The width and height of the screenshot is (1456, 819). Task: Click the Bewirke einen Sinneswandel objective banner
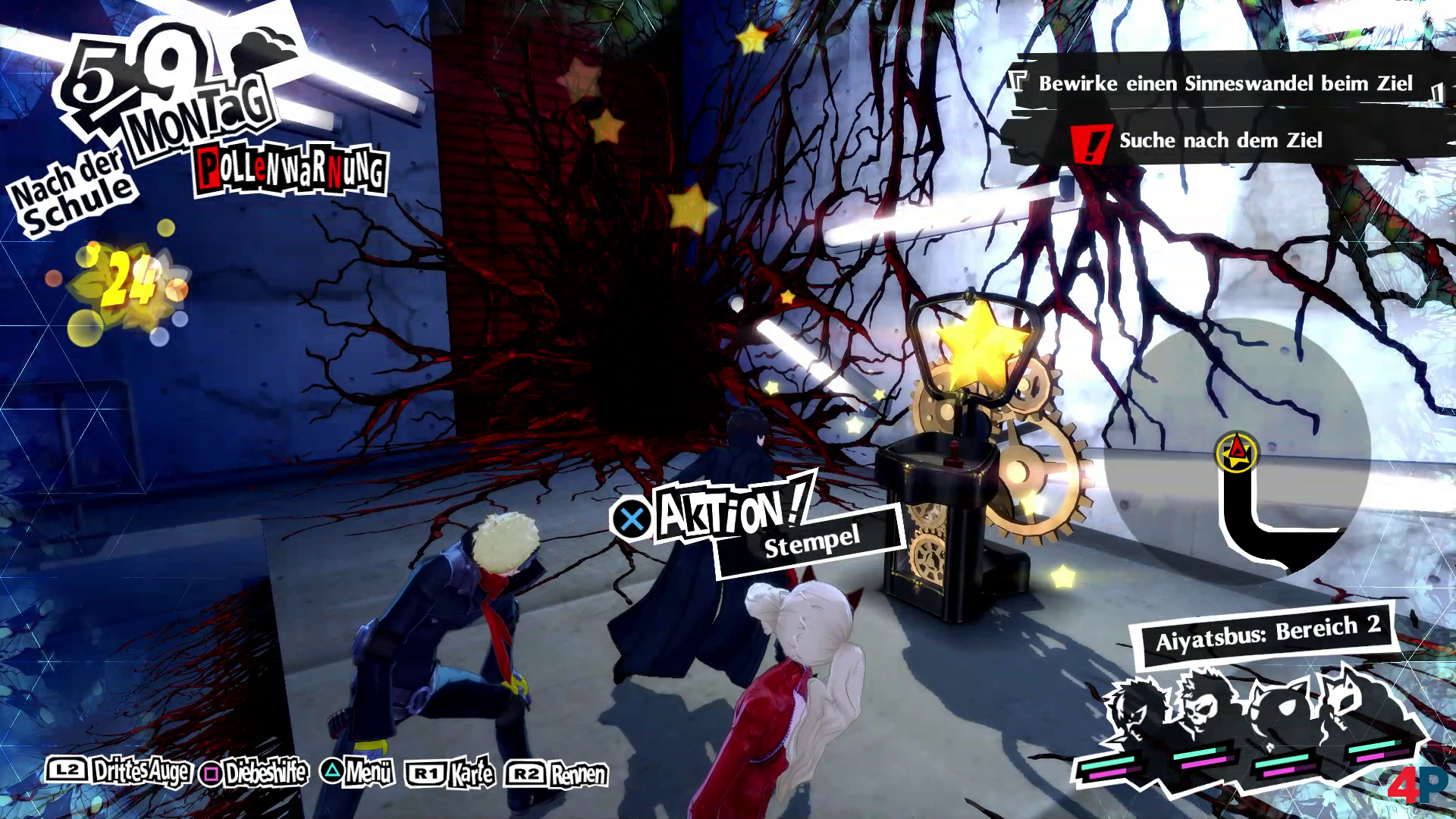tap(1224, 83)
